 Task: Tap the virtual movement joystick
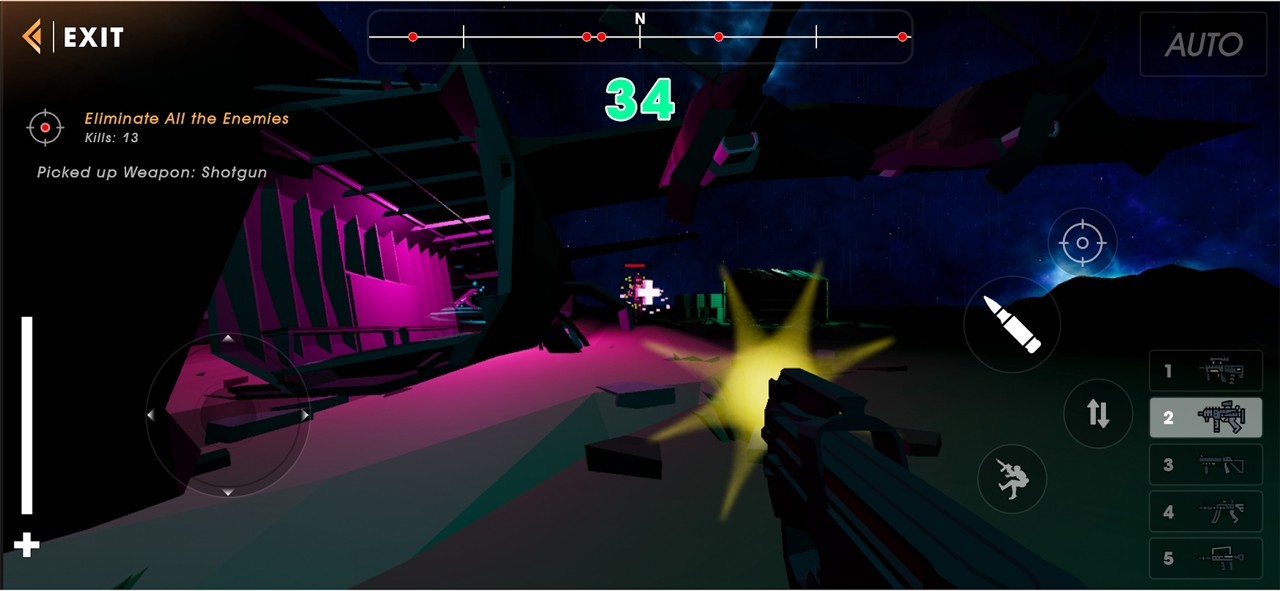point(228,414)
